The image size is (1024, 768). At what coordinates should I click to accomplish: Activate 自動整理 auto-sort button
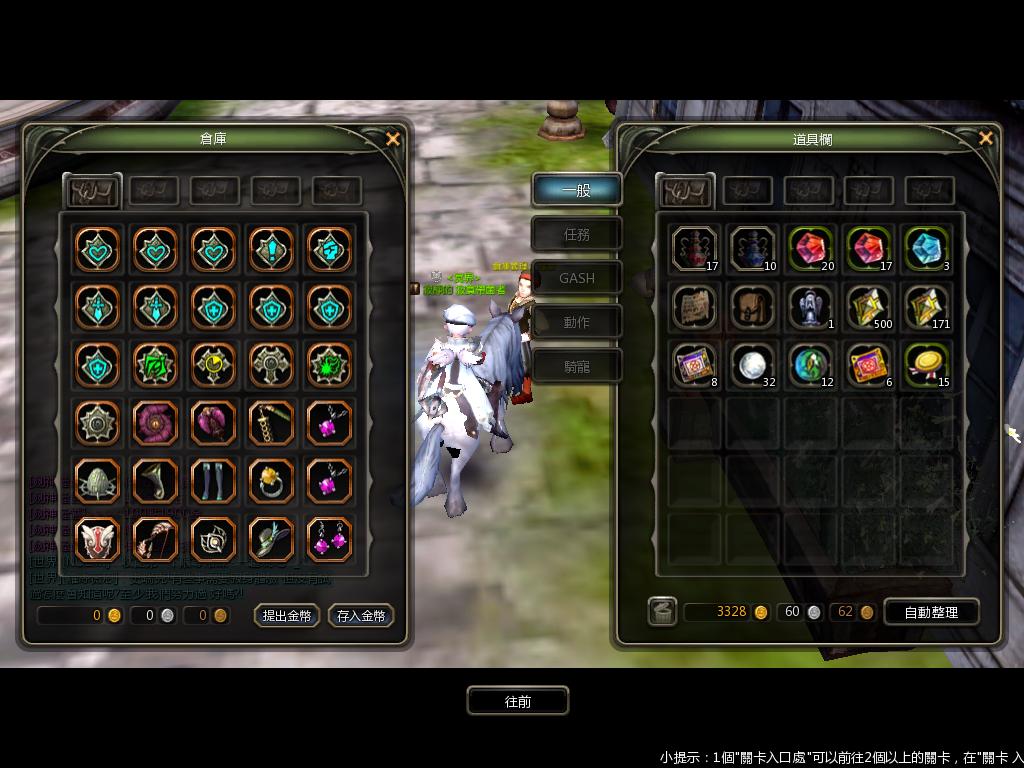pyautogui.click(x=930, y=612)
